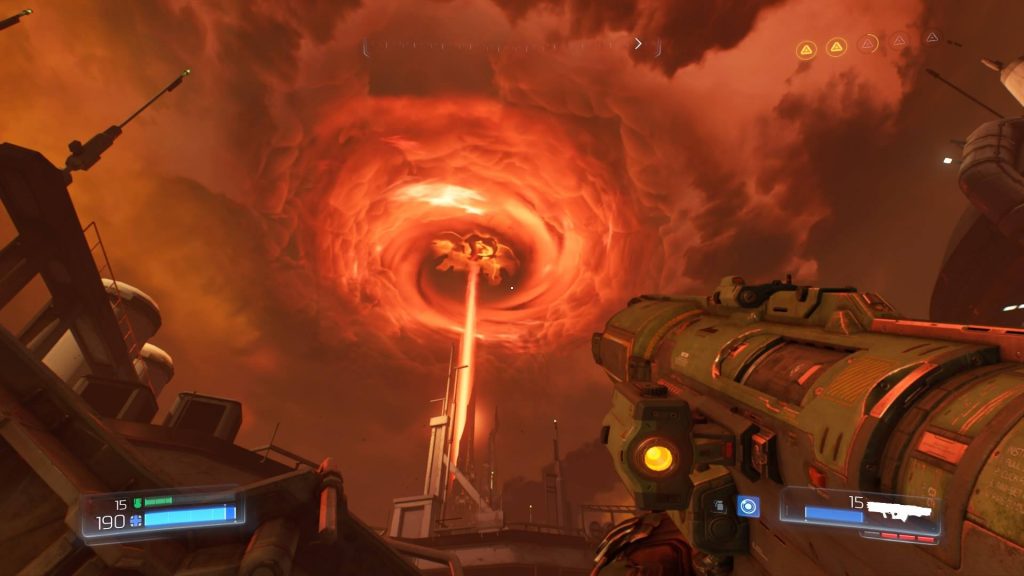
Task: Click the challenge icon with partial progress ring
Action: pyautogui.click(x=868, y=44)
